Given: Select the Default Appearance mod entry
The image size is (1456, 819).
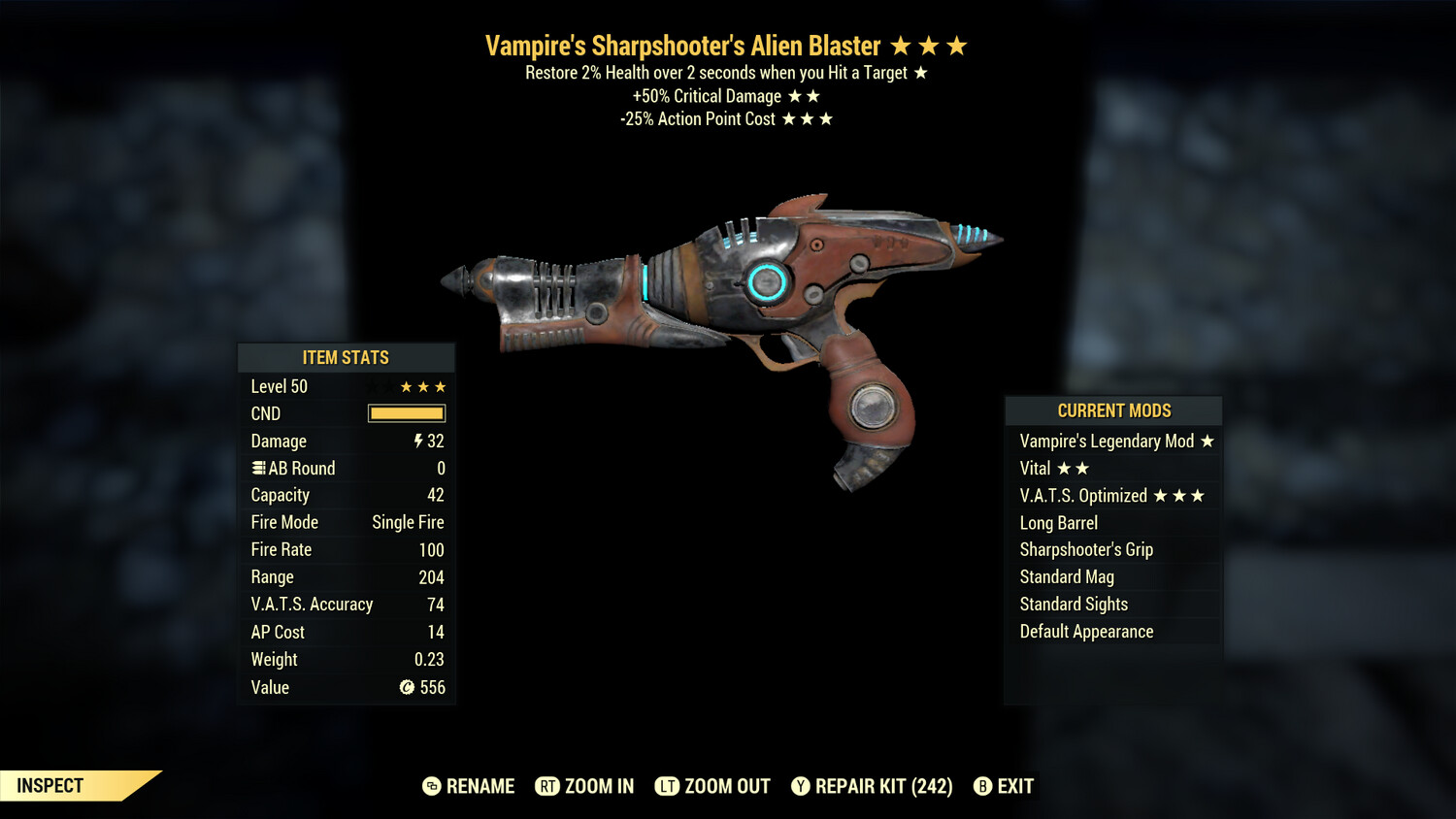Looking at the screenshot, I should pyautogui.click(x=1085, y=631).
